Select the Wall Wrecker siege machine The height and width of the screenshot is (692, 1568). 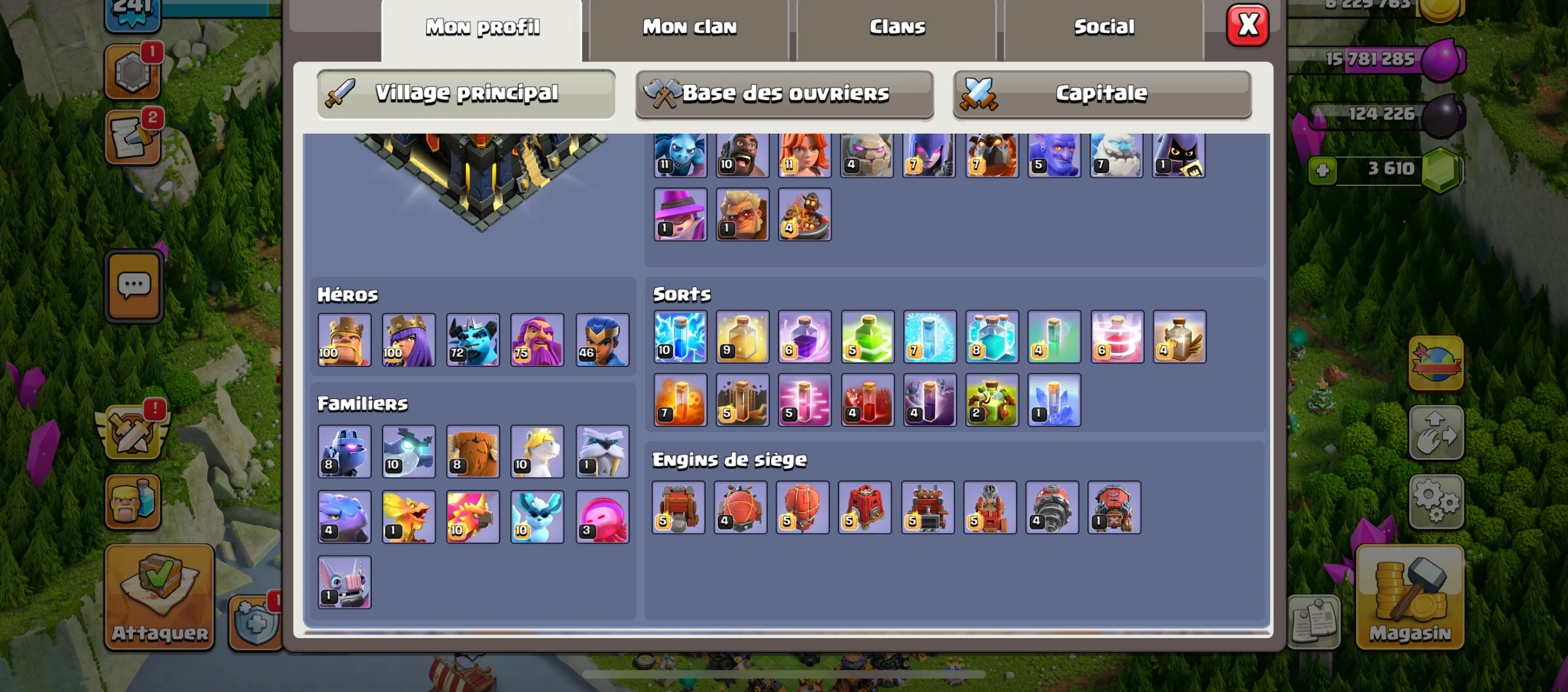(x=678, y=508)
